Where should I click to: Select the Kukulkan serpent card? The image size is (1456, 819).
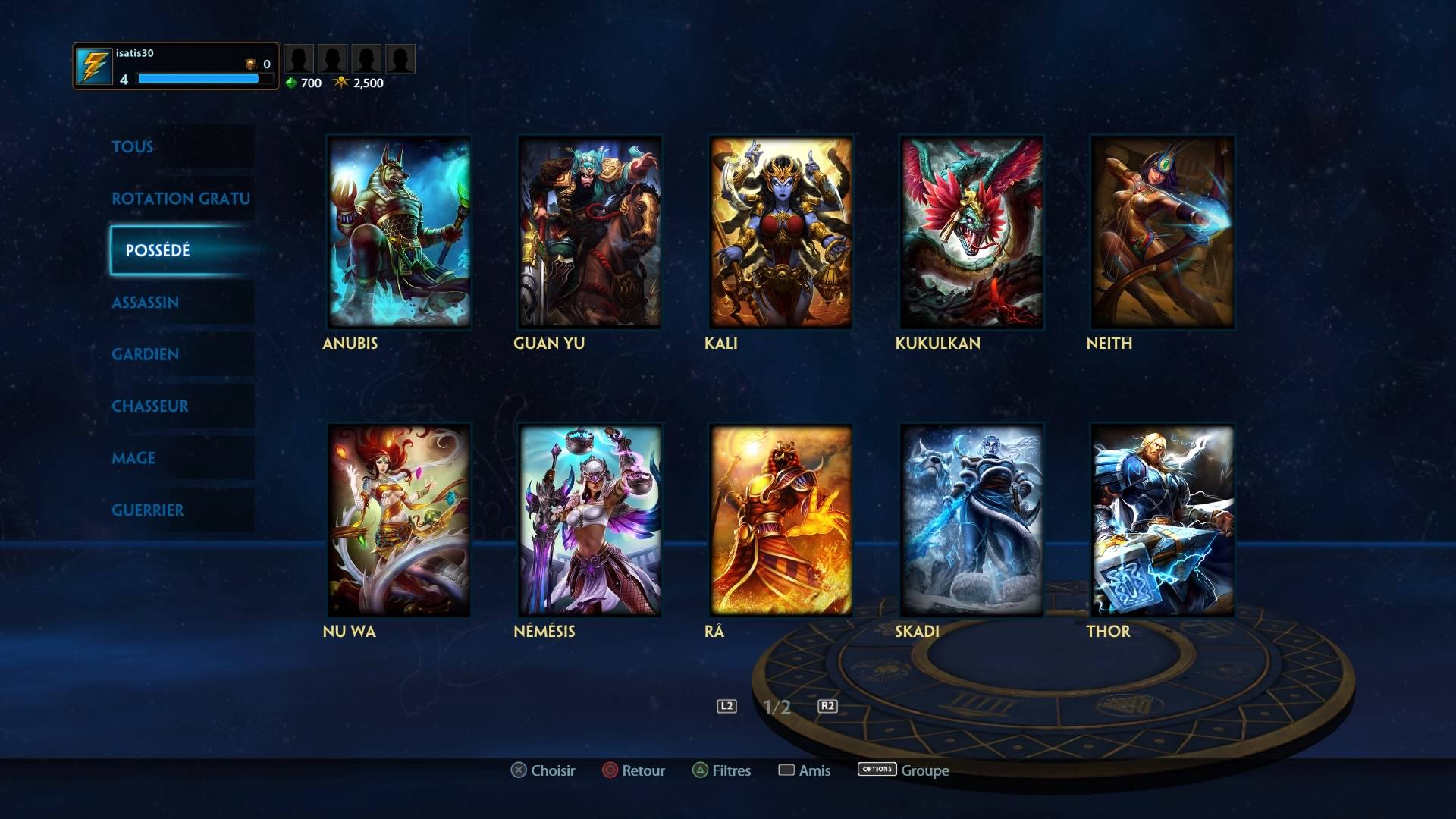971,232
